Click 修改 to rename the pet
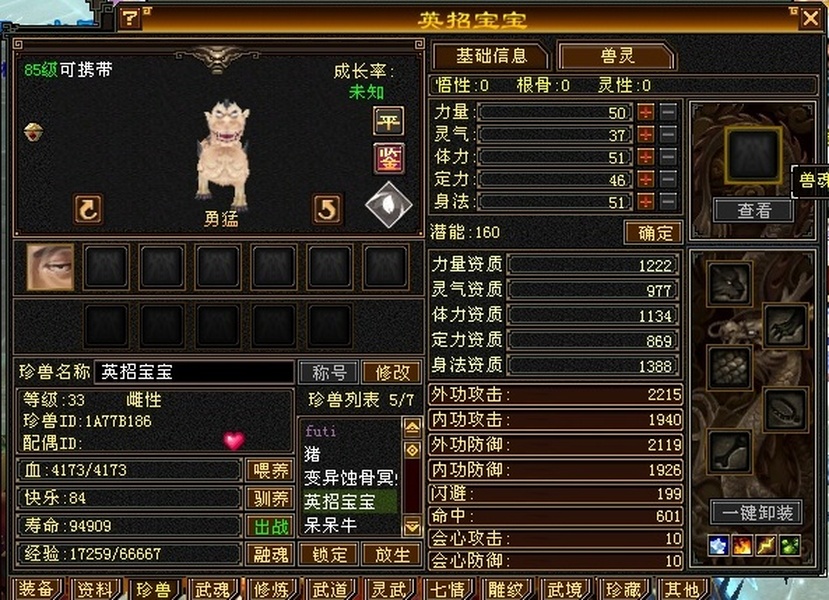The height and width of the screenshot is (600, 829). click(391, 372)
